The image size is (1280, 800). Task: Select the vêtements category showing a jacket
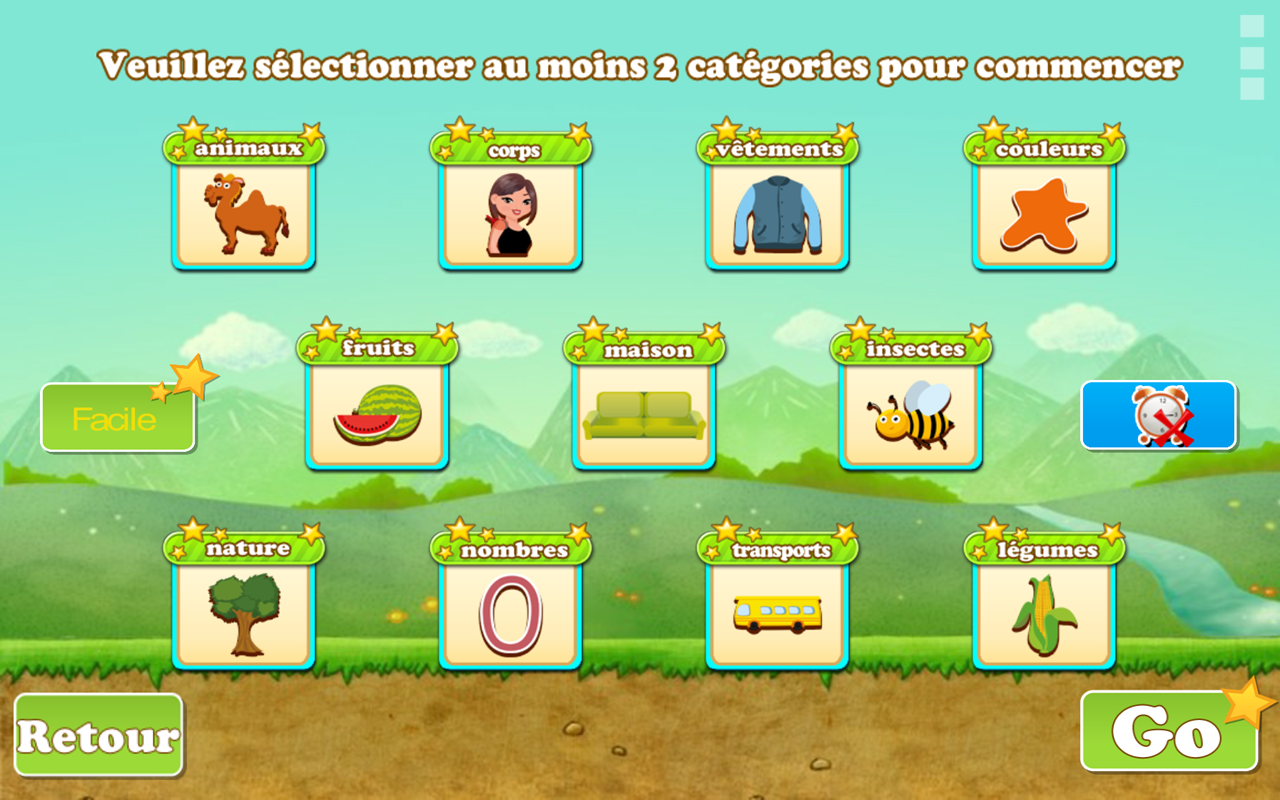point(777,213)
